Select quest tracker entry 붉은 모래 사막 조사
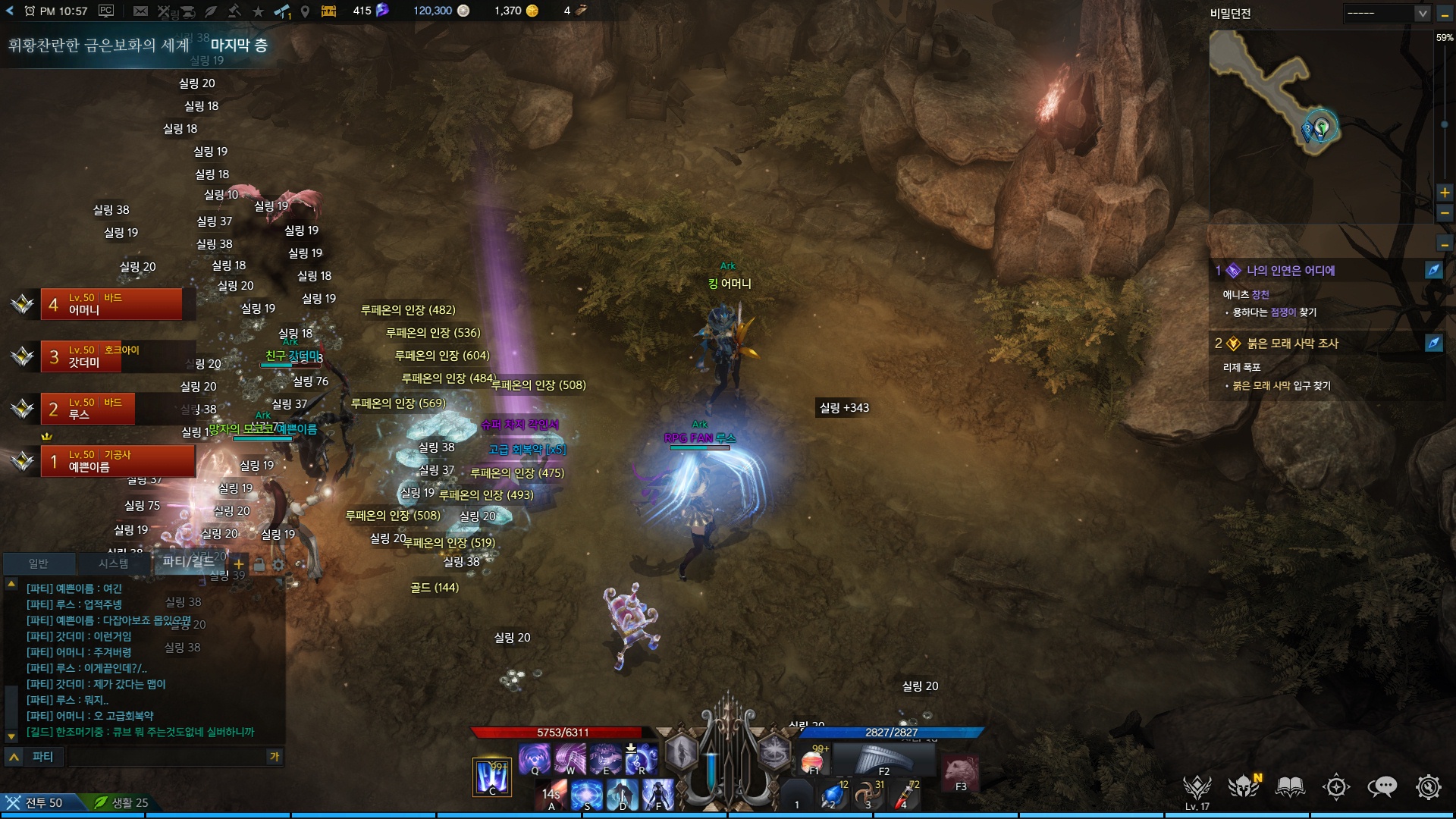Image resolution: width=1456 pixels, height=819 pixels. coord(1293,344)
